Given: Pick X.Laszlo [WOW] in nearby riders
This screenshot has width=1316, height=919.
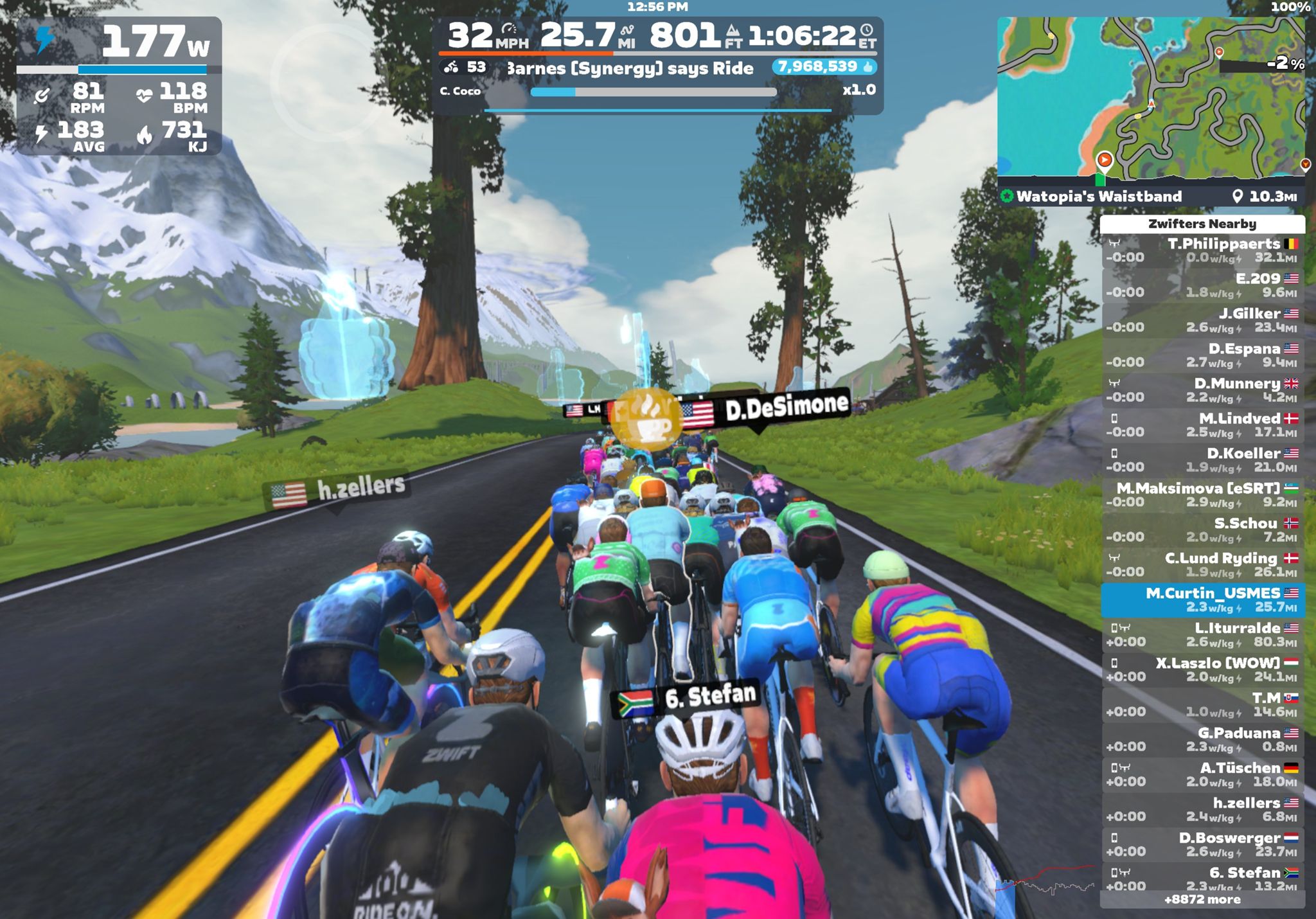Looking at the screenshot, I should click(x=1202, y=670).
